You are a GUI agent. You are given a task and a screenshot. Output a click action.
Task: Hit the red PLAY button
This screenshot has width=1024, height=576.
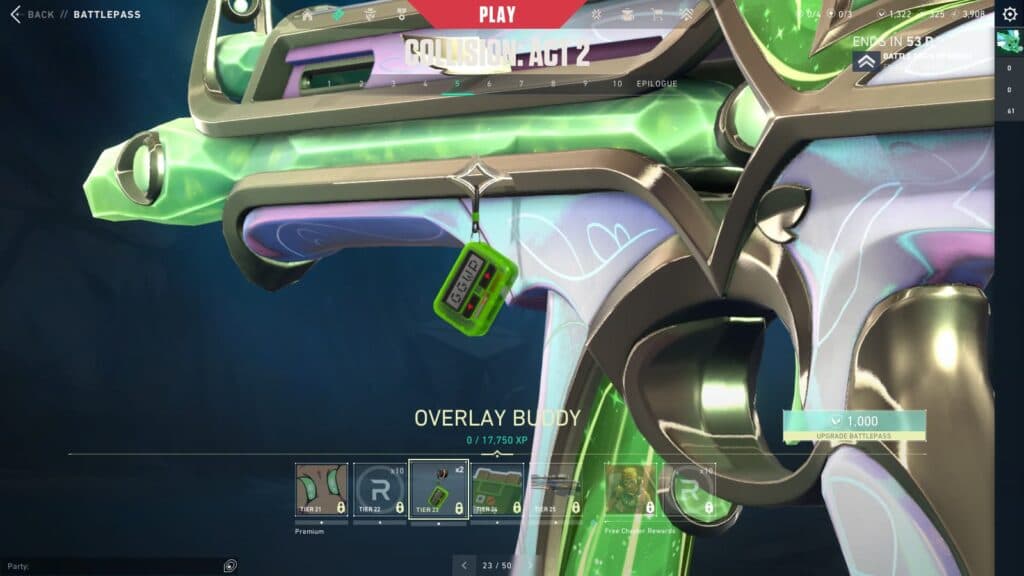tap(497, 15)
